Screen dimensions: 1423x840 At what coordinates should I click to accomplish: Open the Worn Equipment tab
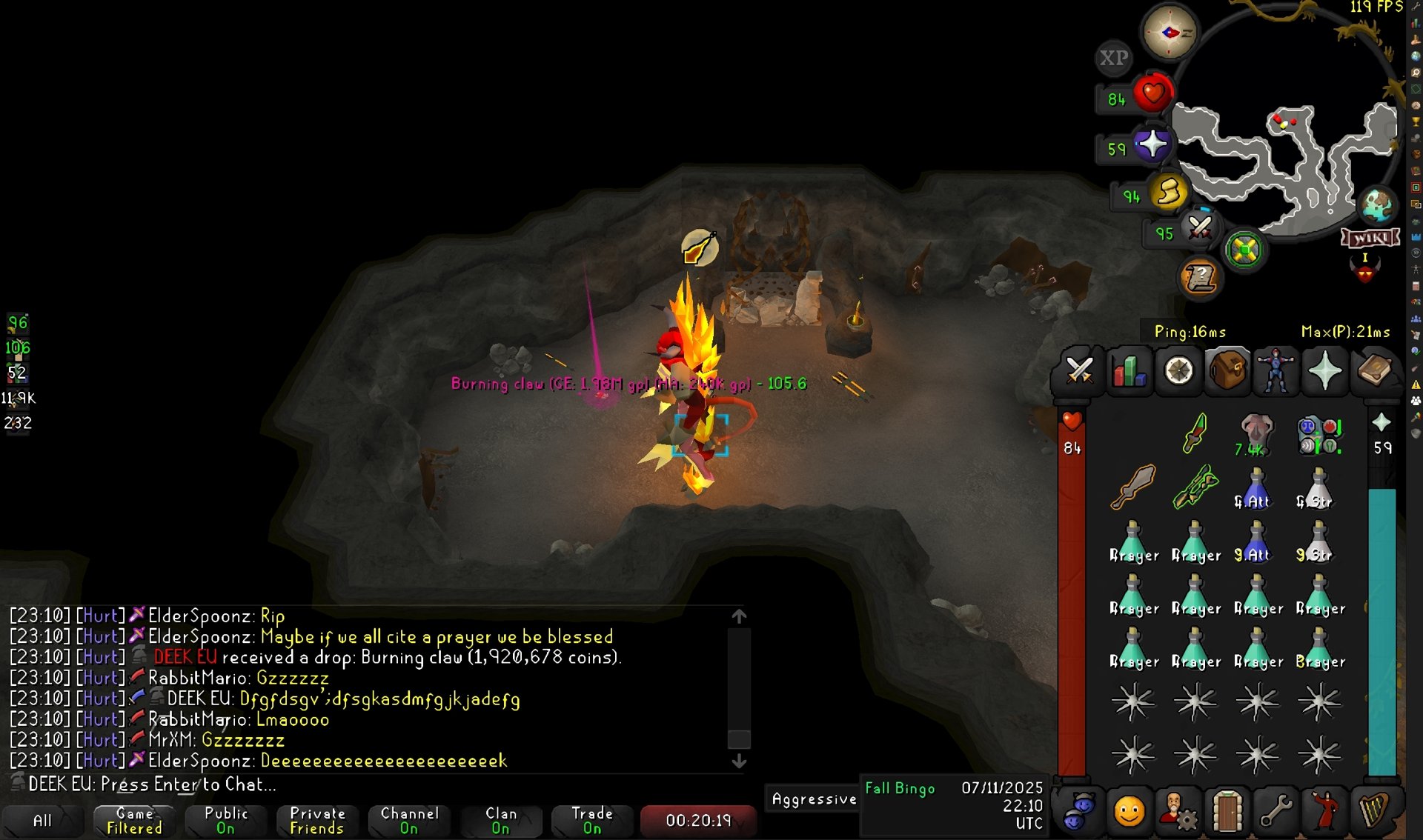pos(1276,370)
